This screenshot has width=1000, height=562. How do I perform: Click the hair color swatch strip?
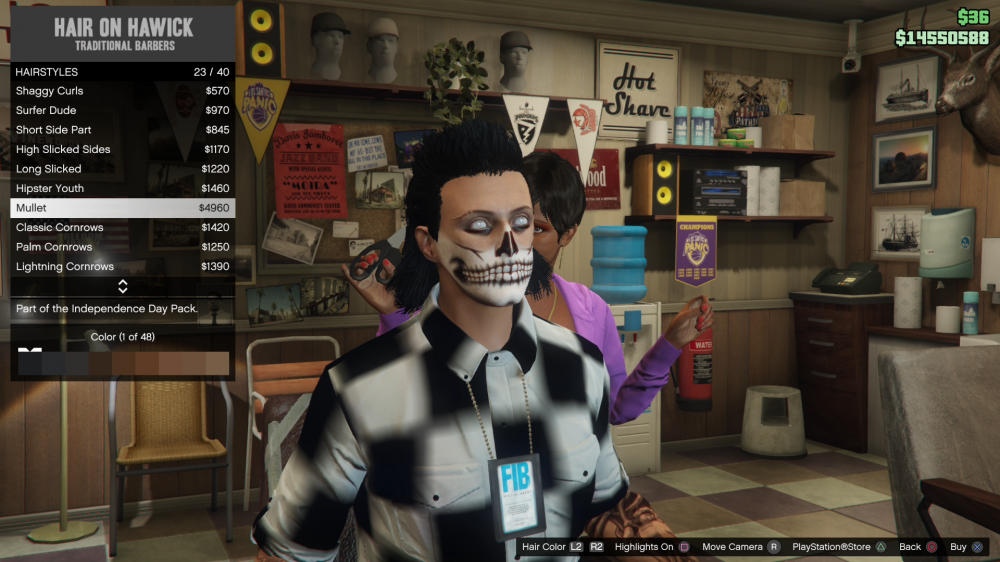coord(123,362)
